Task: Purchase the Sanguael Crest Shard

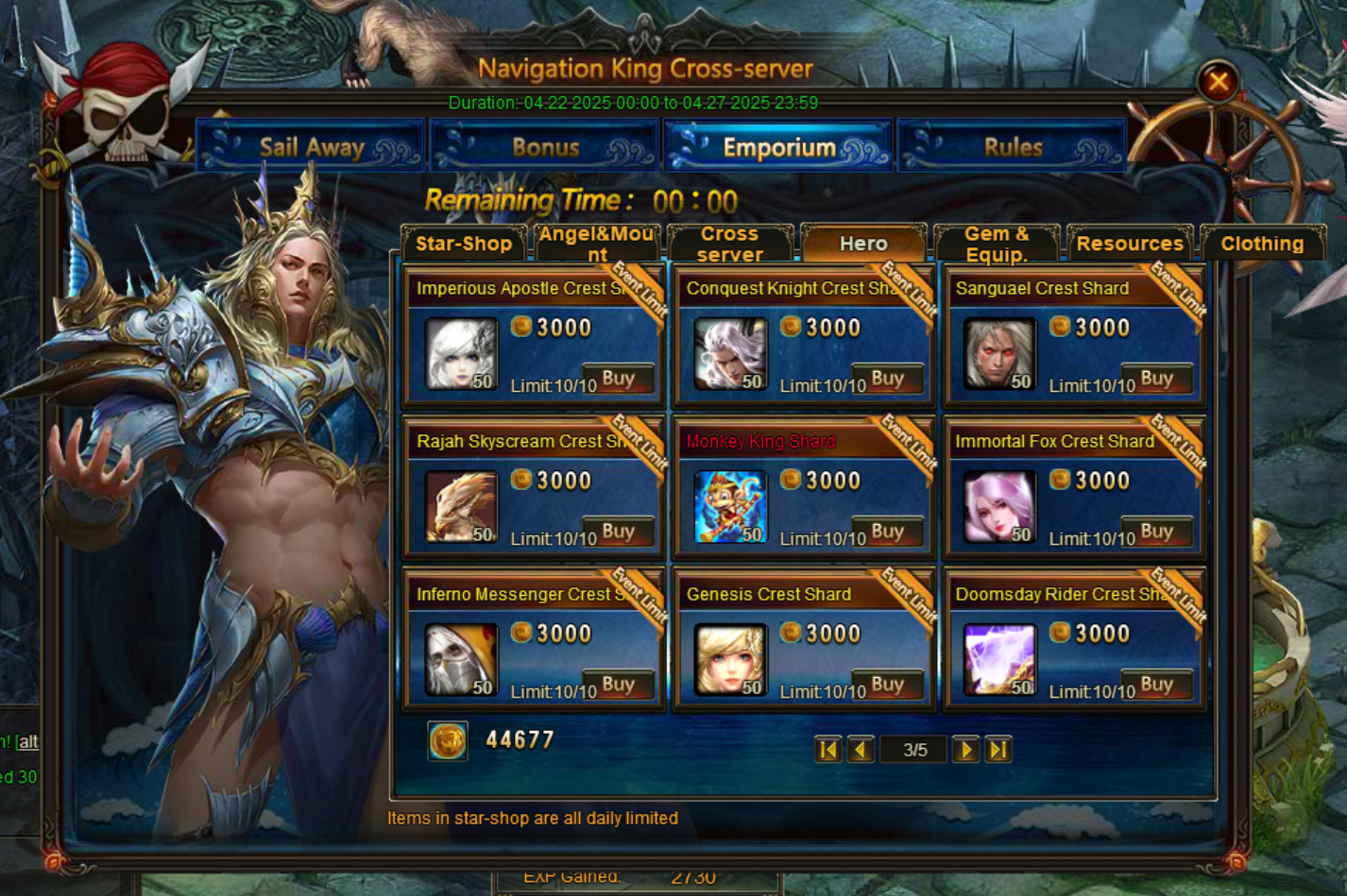Action: (x=1156, y=380)
